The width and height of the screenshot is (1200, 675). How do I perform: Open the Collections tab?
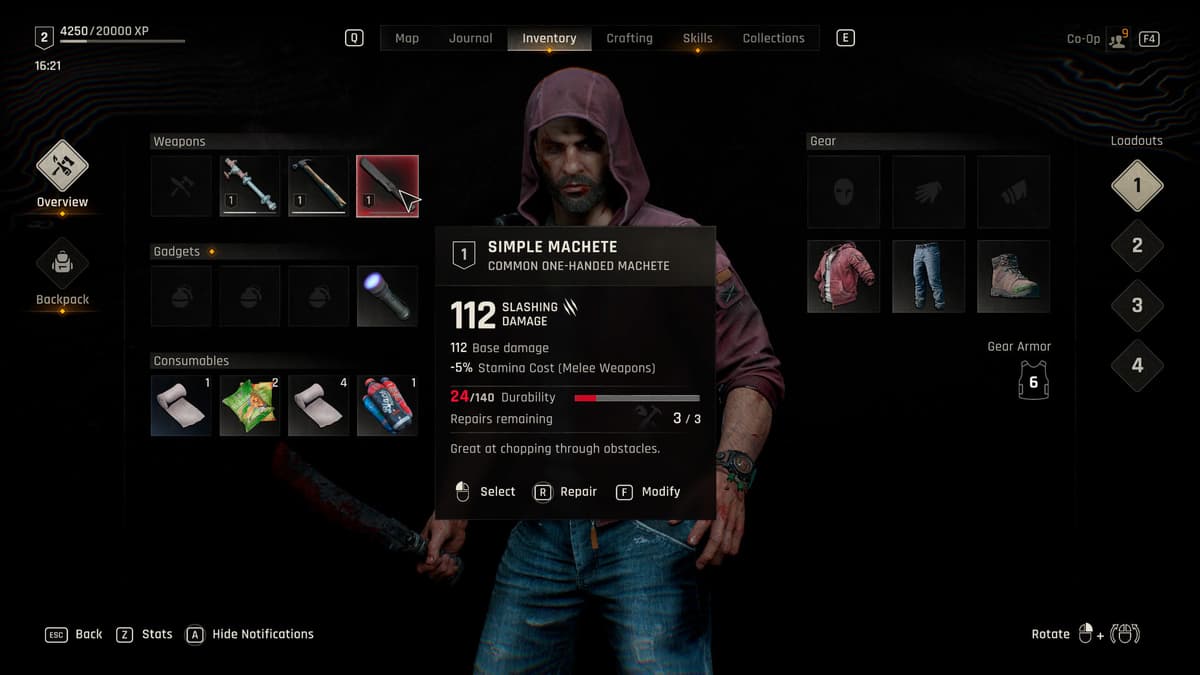point(773,38)
